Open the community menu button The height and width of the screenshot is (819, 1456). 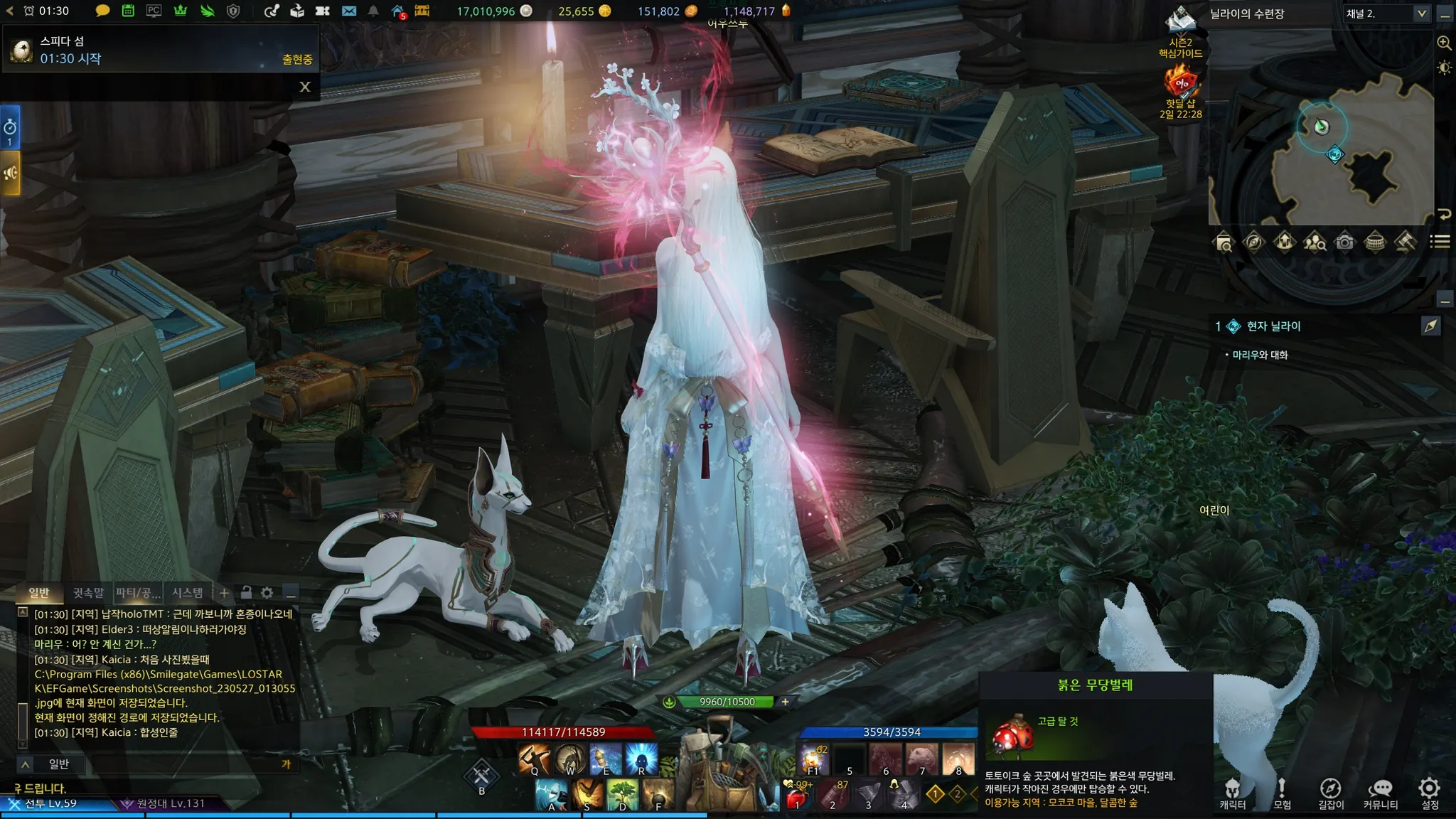(1380, 792)
